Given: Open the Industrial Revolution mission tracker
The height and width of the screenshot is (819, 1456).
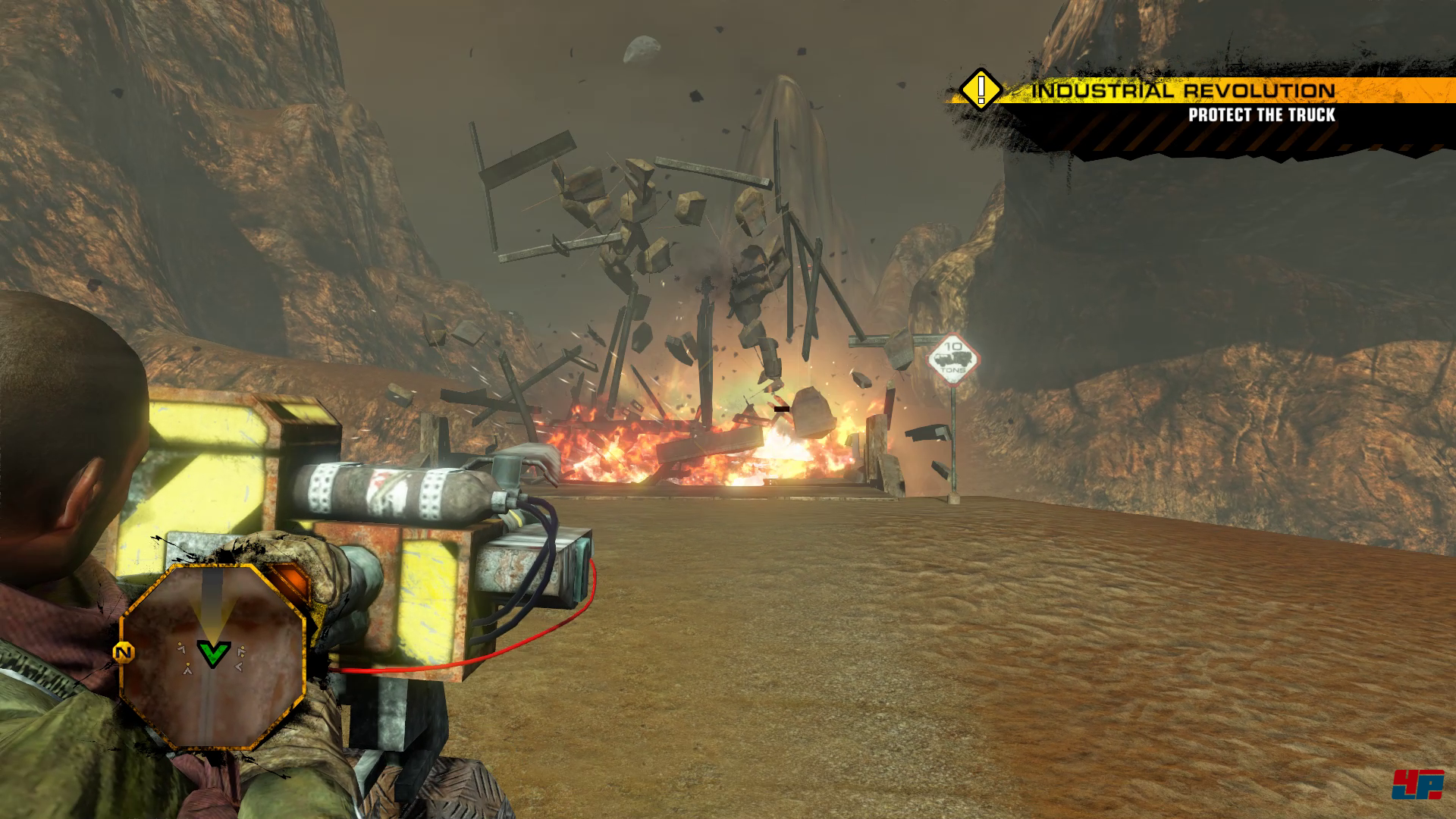Looking at the screenshot, I should [x=1183, y=92].
